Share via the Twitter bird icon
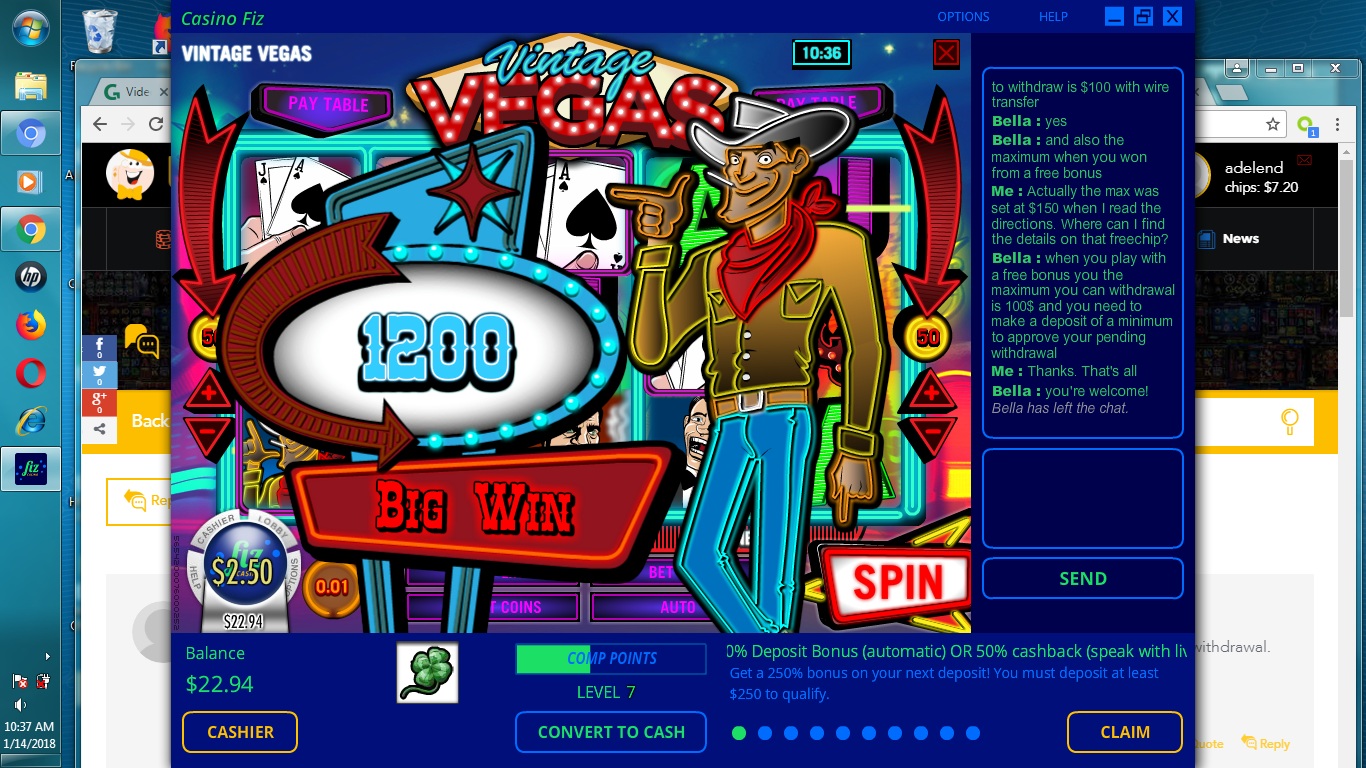The width and height of the screenshot is (1366, 768). pos(99,371)
